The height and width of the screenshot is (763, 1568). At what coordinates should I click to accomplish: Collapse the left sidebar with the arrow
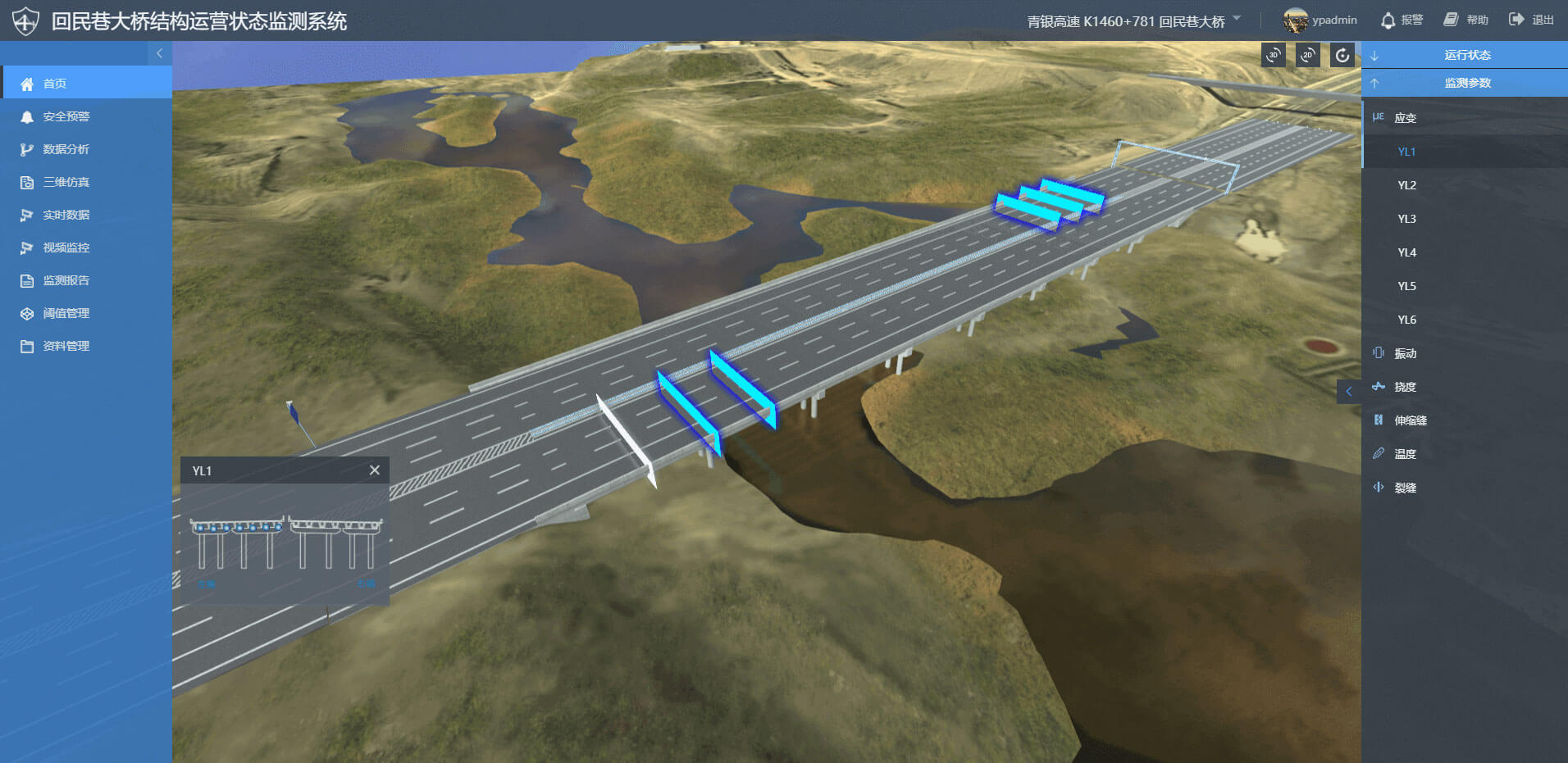pos(159,53)
